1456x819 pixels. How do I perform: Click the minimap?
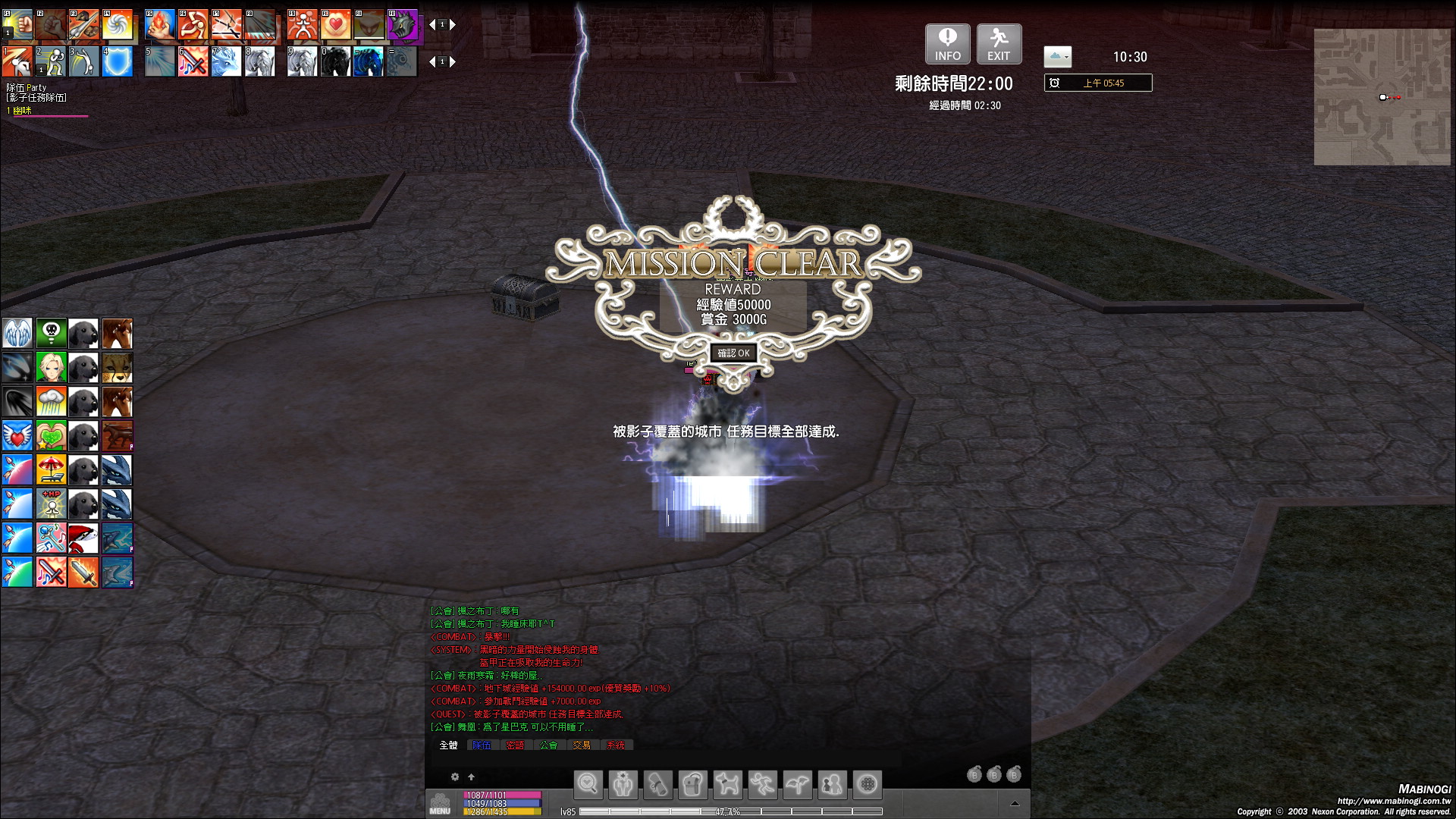[1382, 97]
